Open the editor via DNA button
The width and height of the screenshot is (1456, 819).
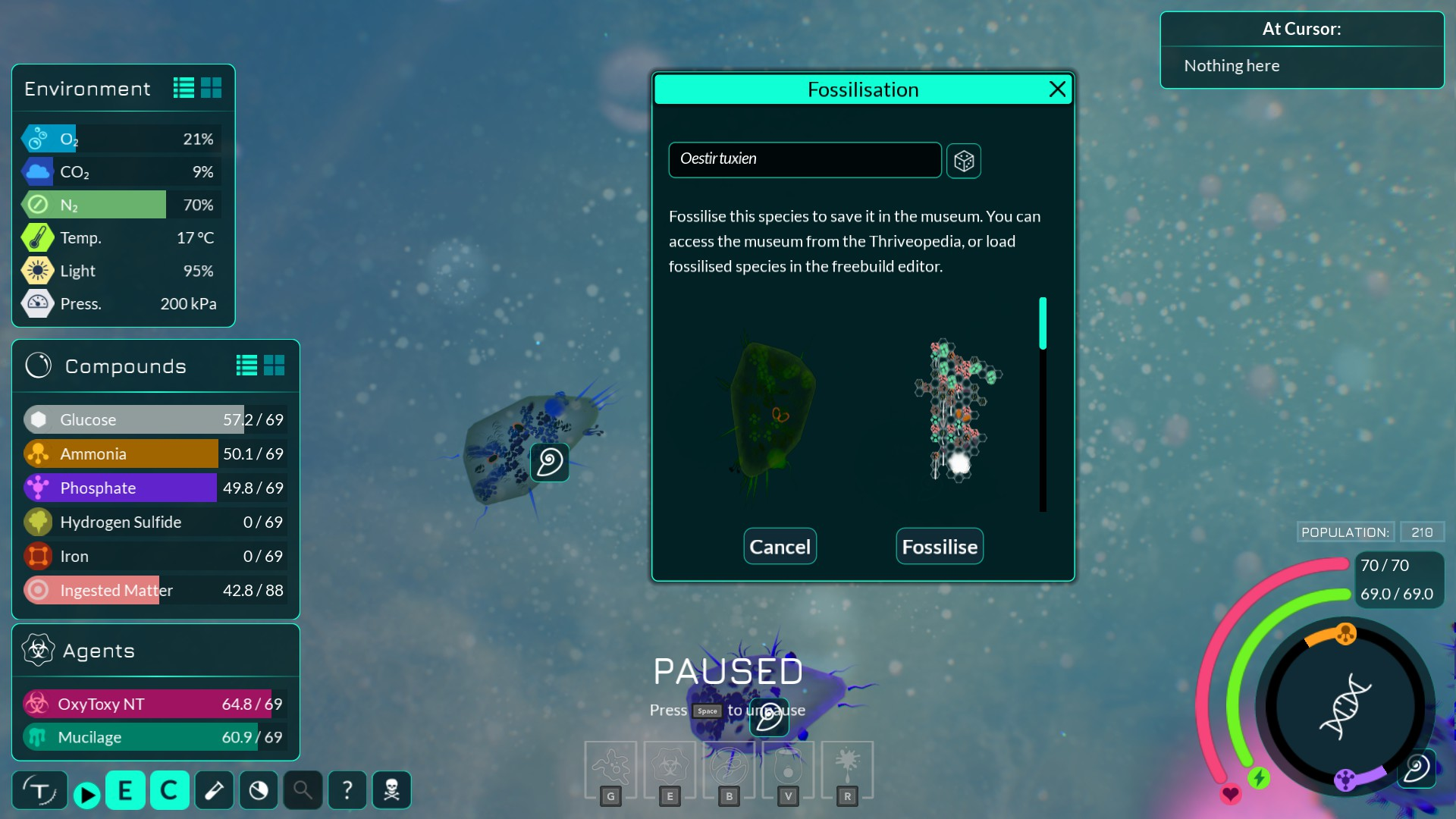[1345, 706]
